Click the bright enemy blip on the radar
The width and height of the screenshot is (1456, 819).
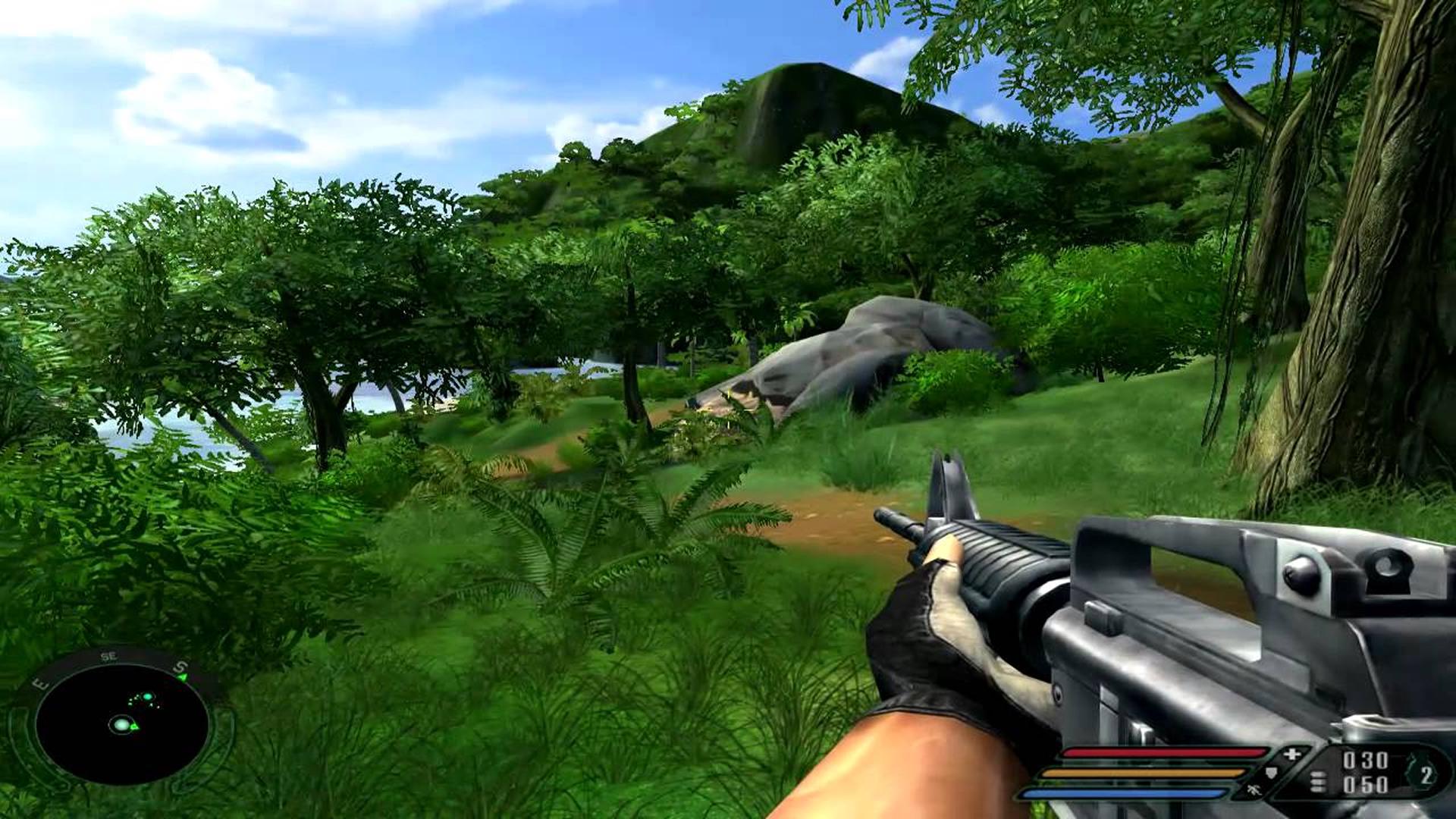pyautogui.click(x=147, y=697)
